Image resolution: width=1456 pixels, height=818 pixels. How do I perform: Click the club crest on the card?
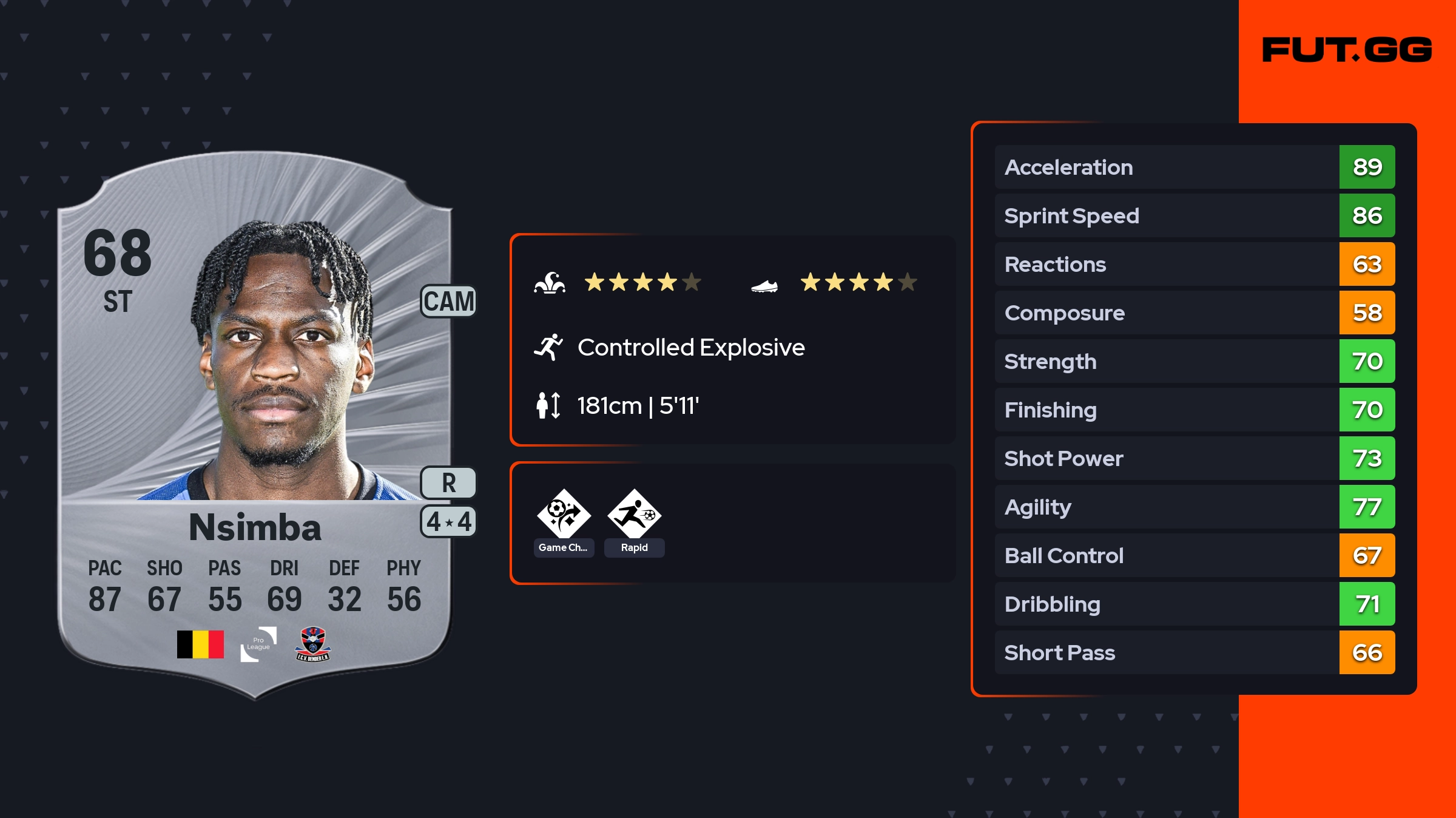pyautogui.click(x=313, y=644)
